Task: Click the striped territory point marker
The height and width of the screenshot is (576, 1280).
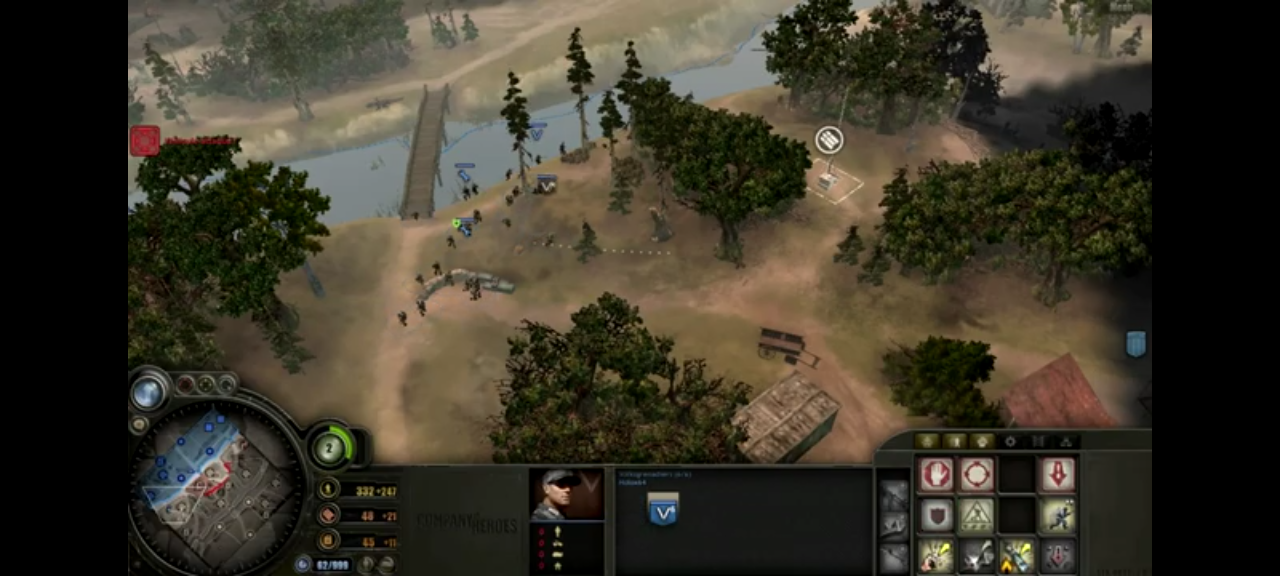Action: coord(828,140)
